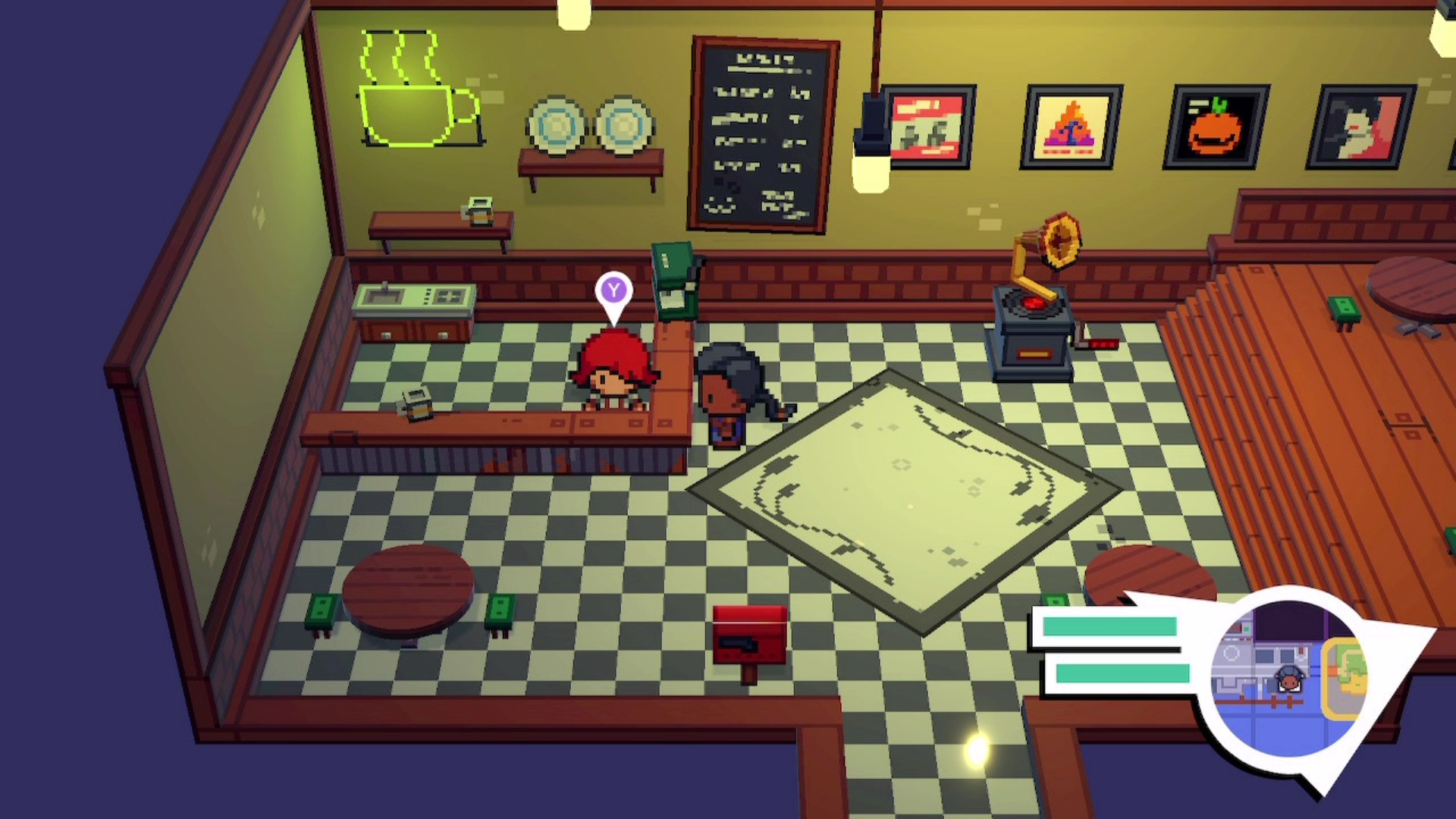Click the player head marker on the minimap
The height and width of the screenshot is (819, 1456).
click(1288, 679)
